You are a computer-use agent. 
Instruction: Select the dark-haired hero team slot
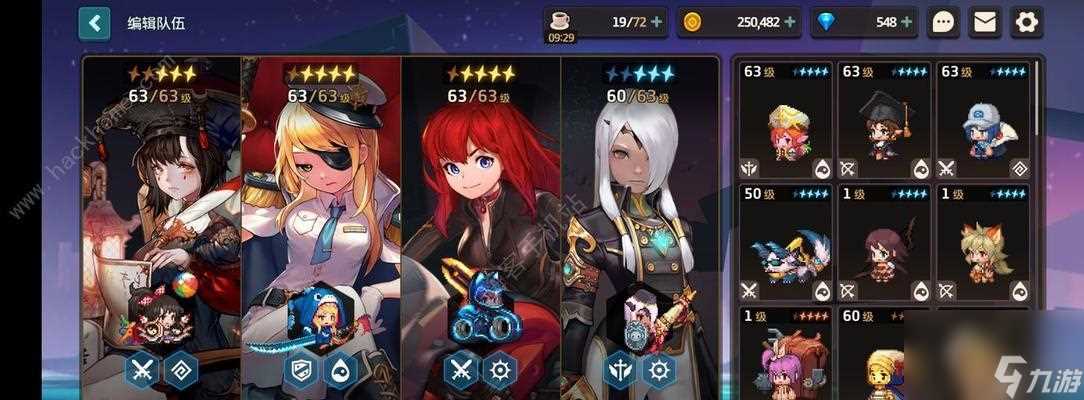click(x=162, y=200)
